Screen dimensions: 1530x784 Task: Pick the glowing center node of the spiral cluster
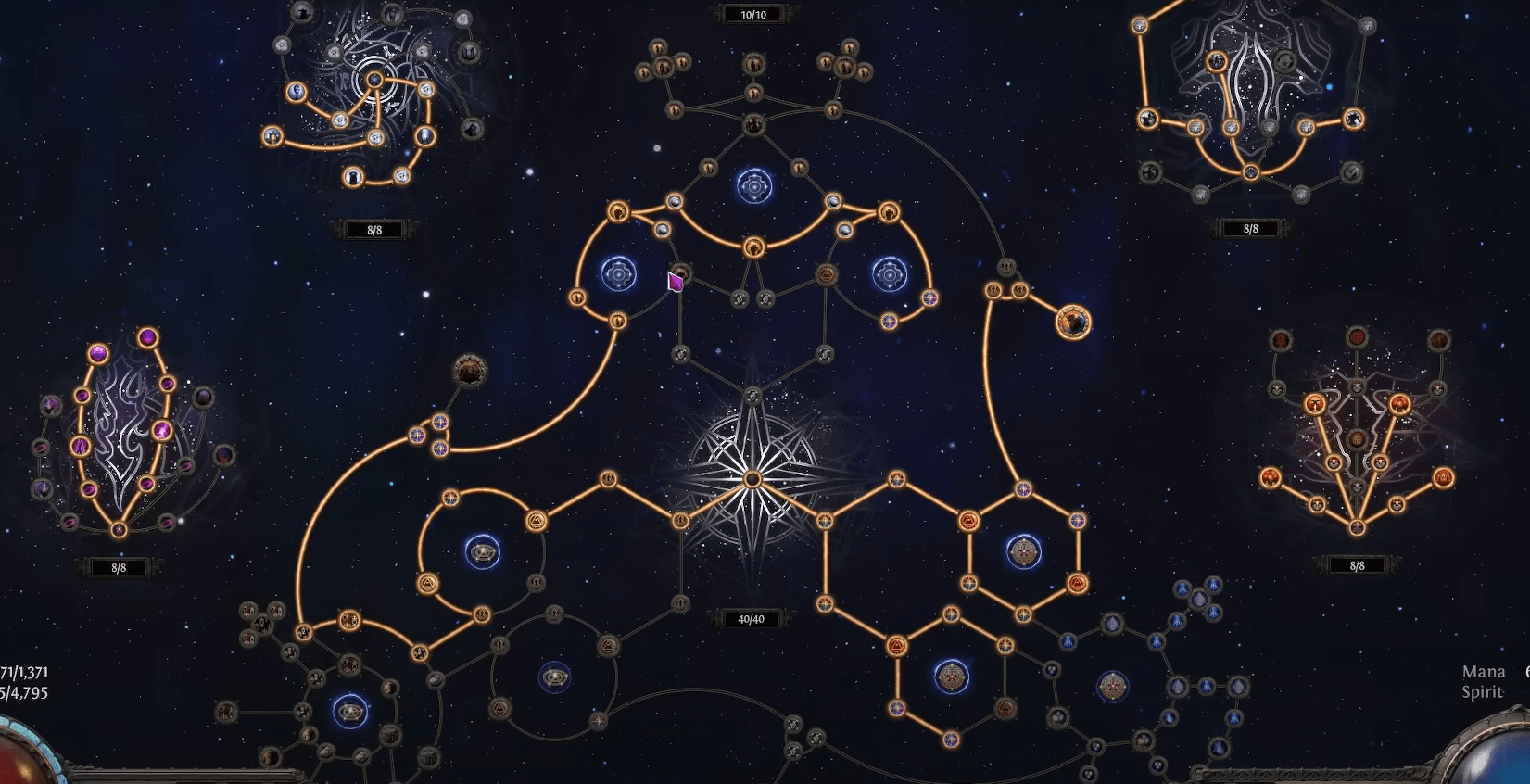(374, 81)
